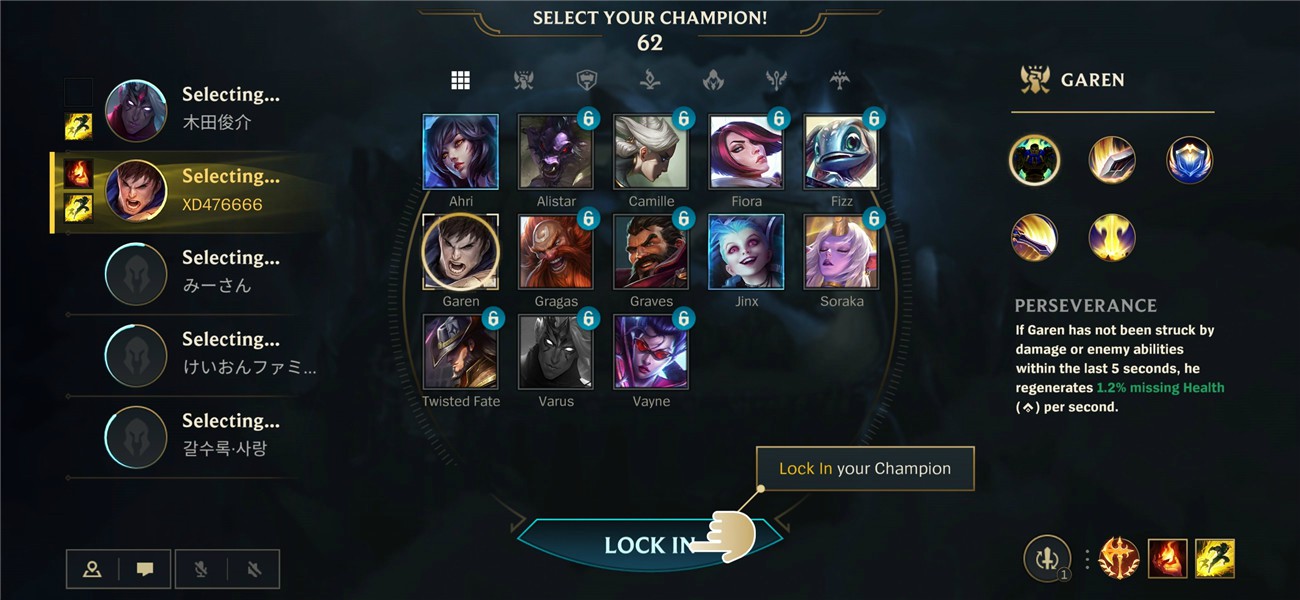Image resolution: width=1300 pixels, height=600 pixels.
Task: Pick Graves from the champion grid
Action: tap(651, 252)
